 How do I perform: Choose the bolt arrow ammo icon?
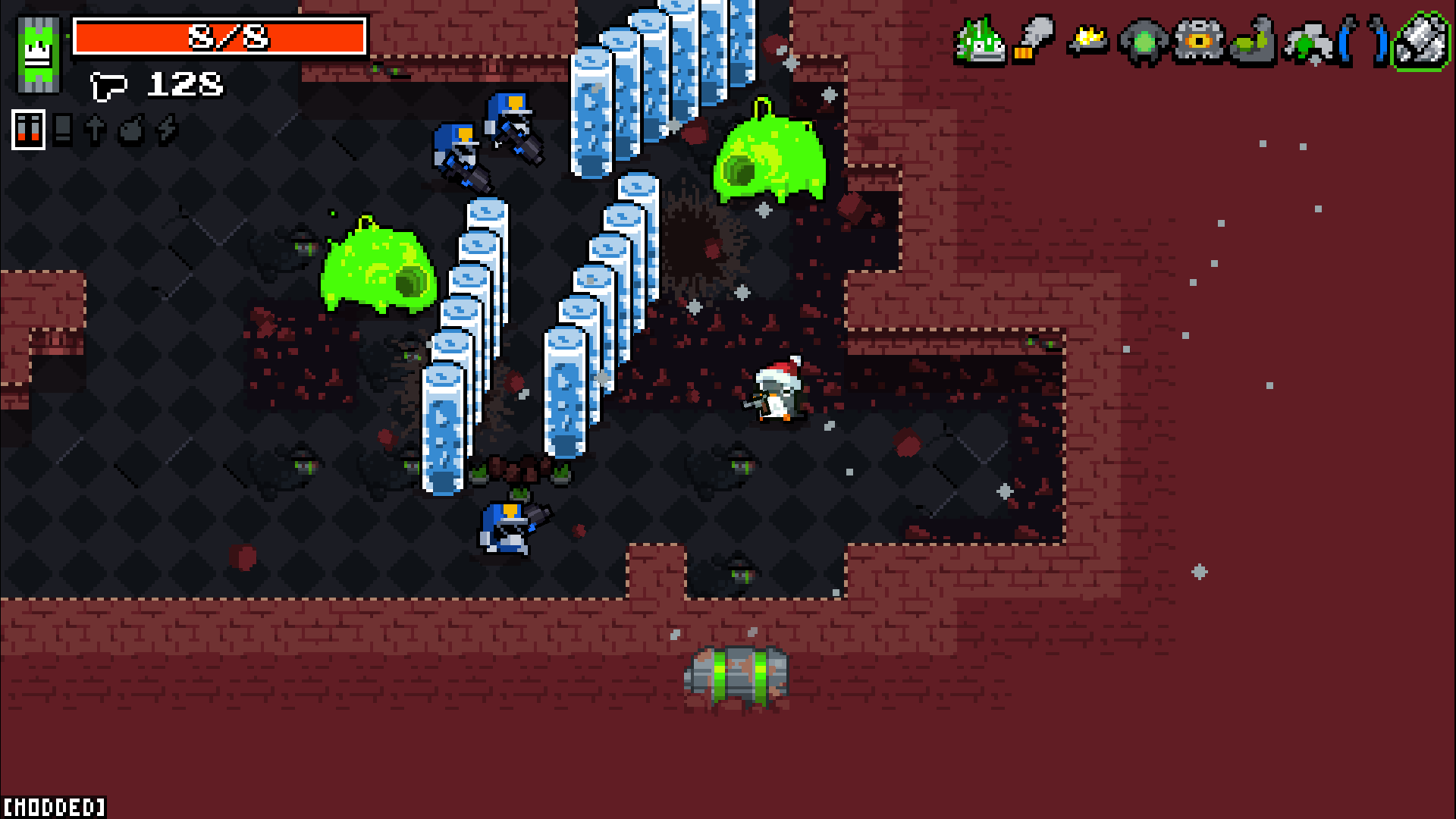click(x=96, y=130)
